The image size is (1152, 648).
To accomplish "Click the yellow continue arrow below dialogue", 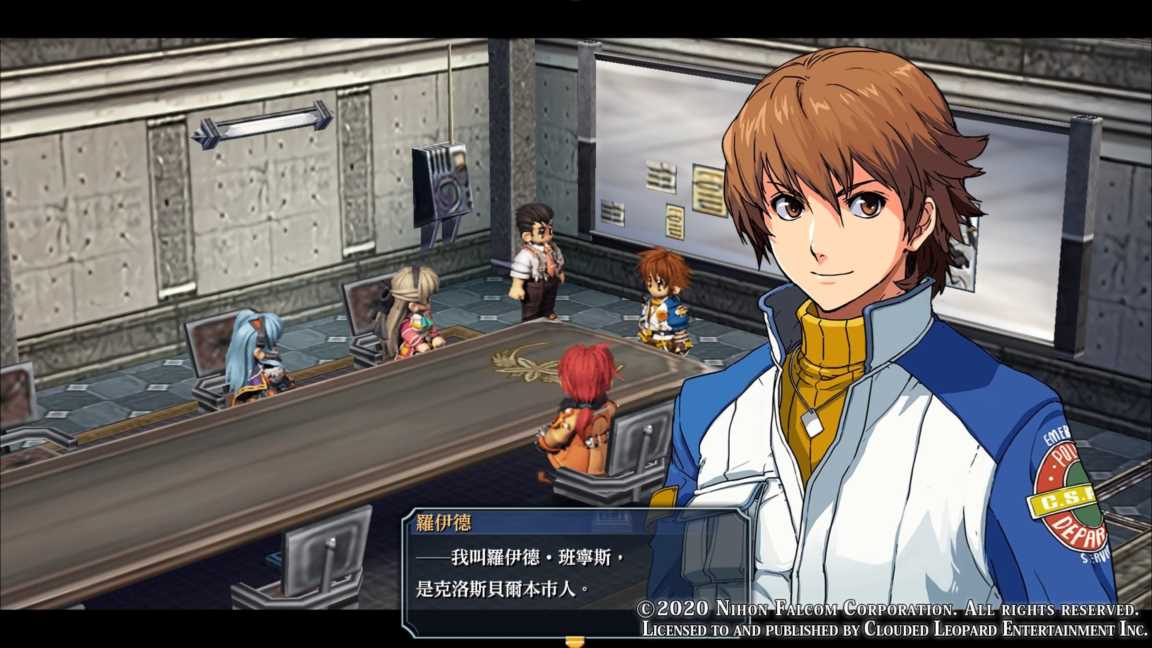I will click(x=574, y=640).
